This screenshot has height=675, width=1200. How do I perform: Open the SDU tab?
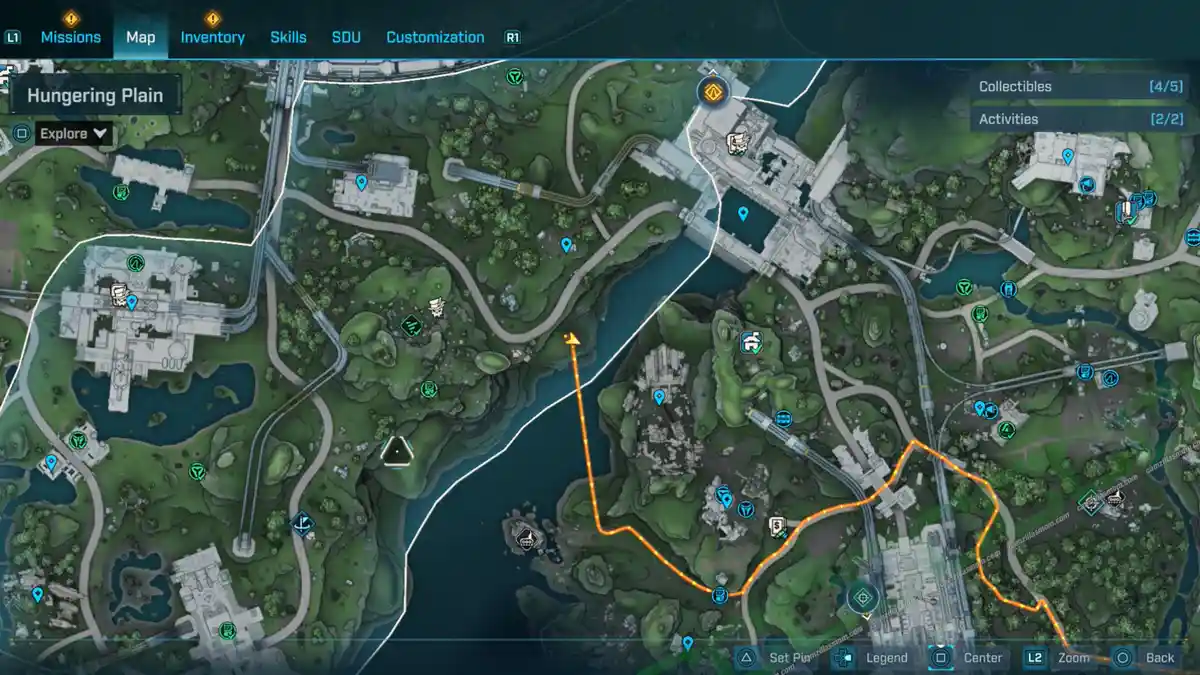pyautogui.click(x=346, y=37)
